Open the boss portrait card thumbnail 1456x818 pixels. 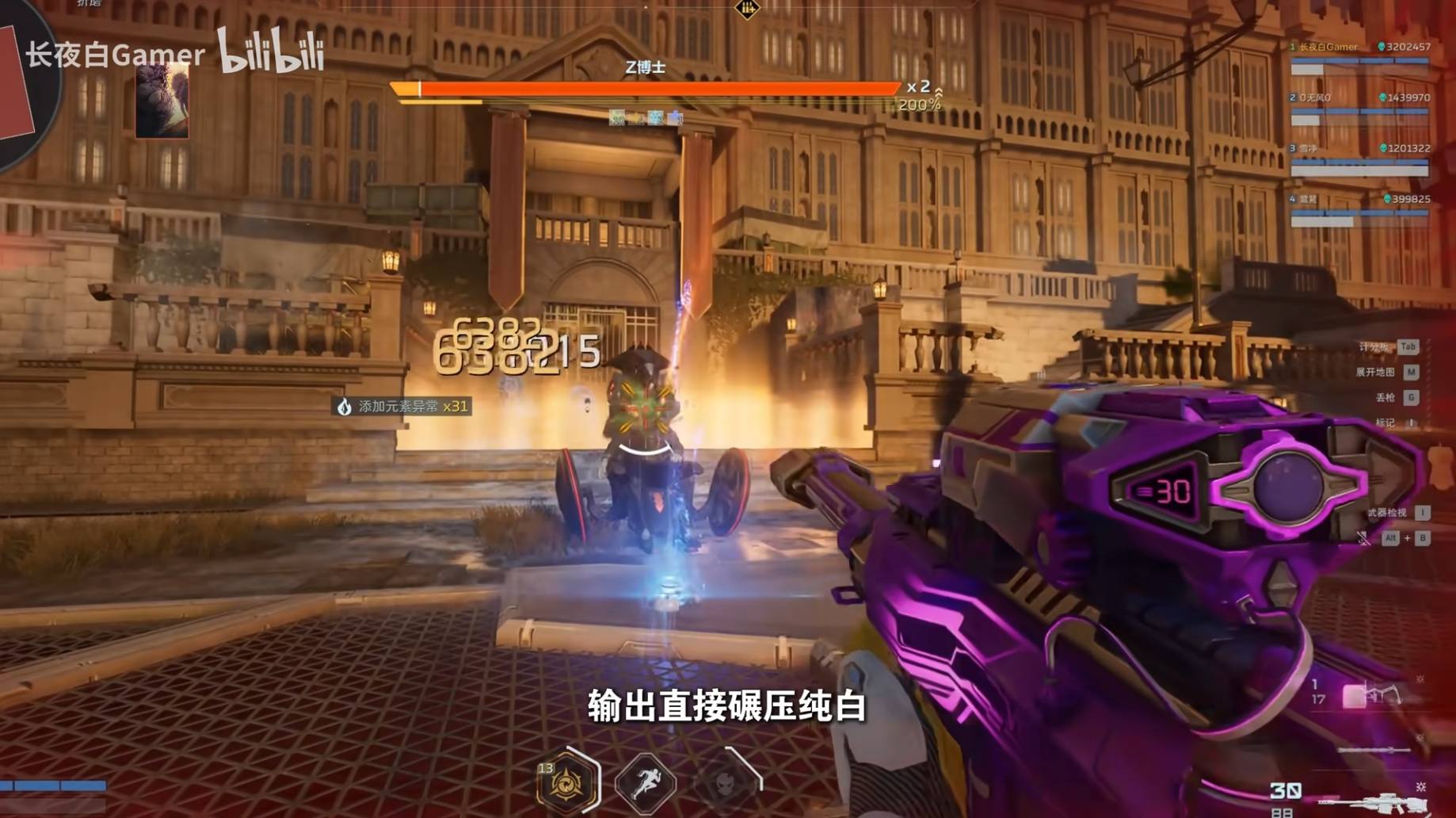click(162, 101)
